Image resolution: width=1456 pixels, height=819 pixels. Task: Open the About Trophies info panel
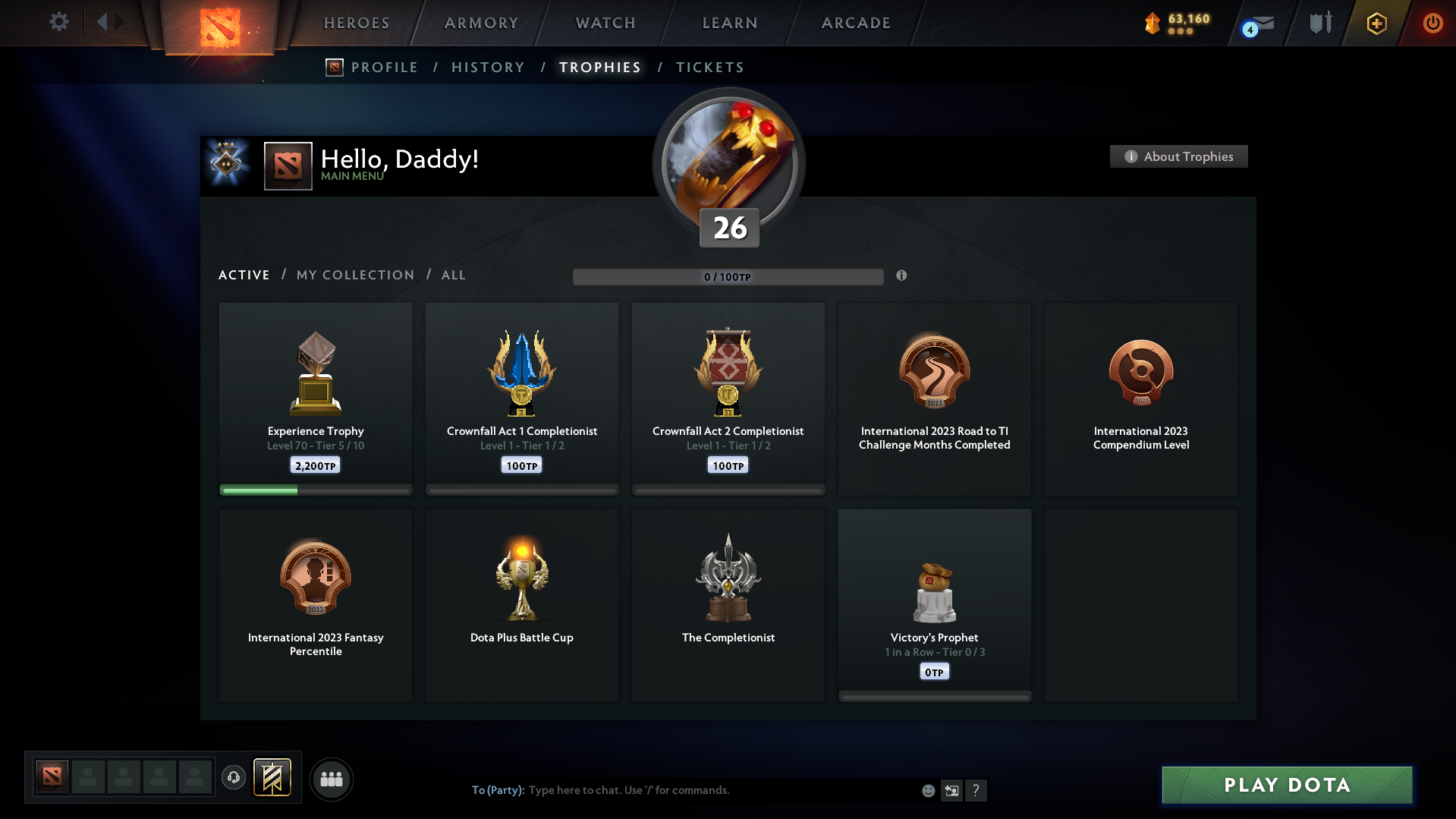pos(1178,156)
